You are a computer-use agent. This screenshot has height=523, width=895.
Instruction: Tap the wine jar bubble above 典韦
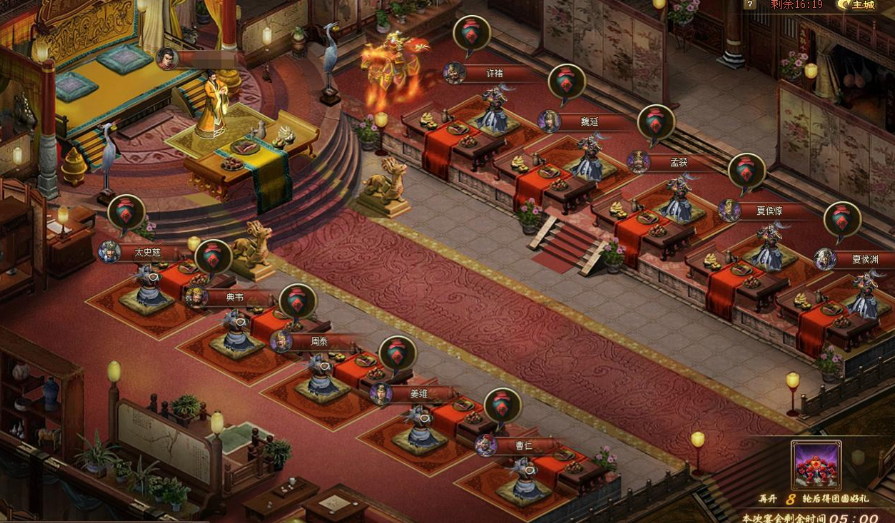coord(213,257)
